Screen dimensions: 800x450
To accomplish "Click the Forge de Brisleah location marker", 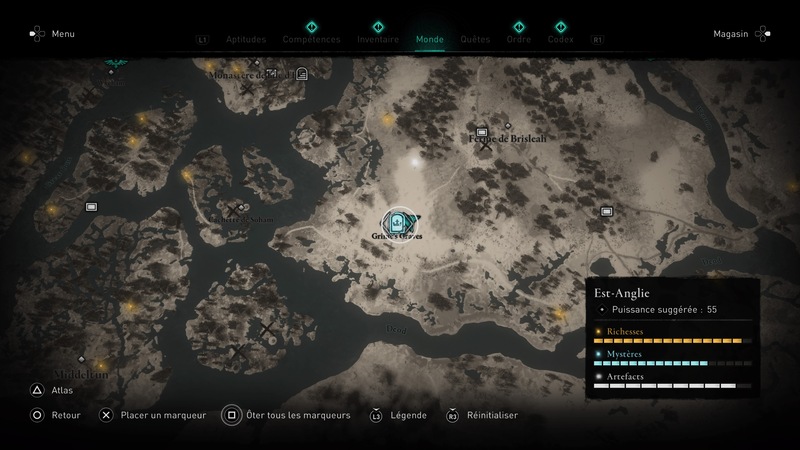I will tap(482, 132).
